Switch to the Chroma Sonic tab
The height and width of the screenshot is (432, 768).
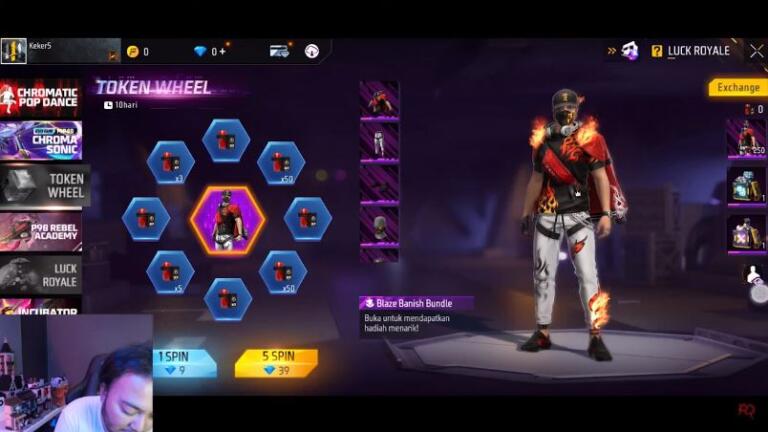click(x=41, y=140)
